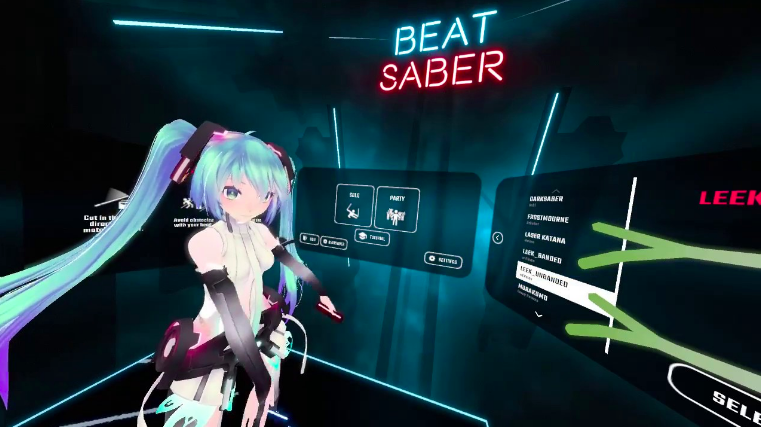This screenshot has width=761, height=427.
Task: Open the Party game mode
Action: tap(397, 209)
